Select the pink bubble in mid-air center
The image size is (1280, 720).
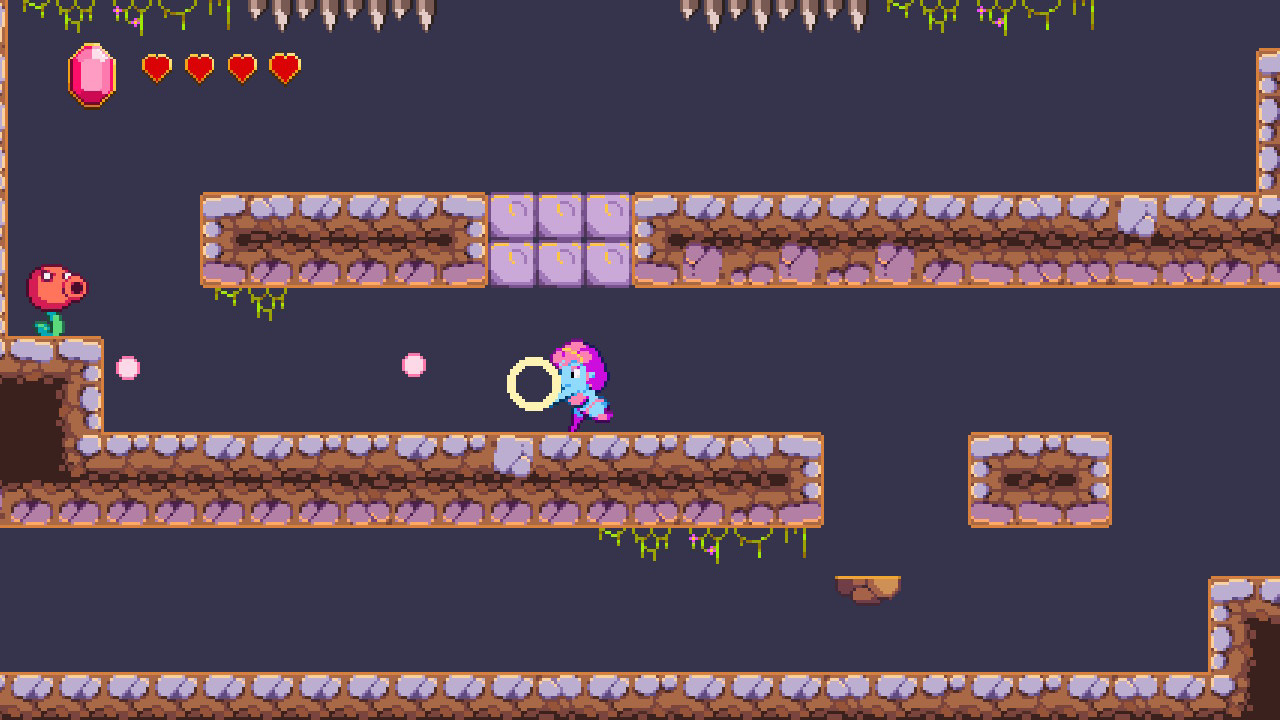415,366
